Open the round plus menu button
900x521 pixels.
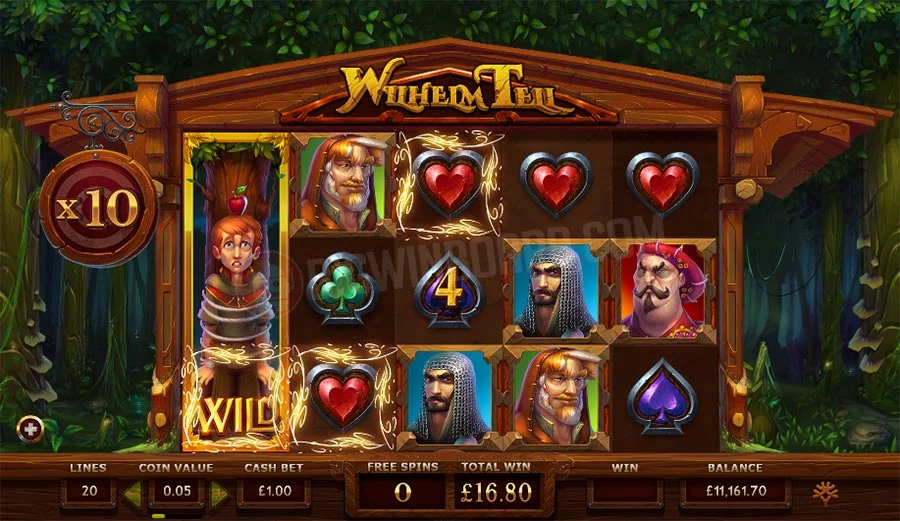point(31,429)
